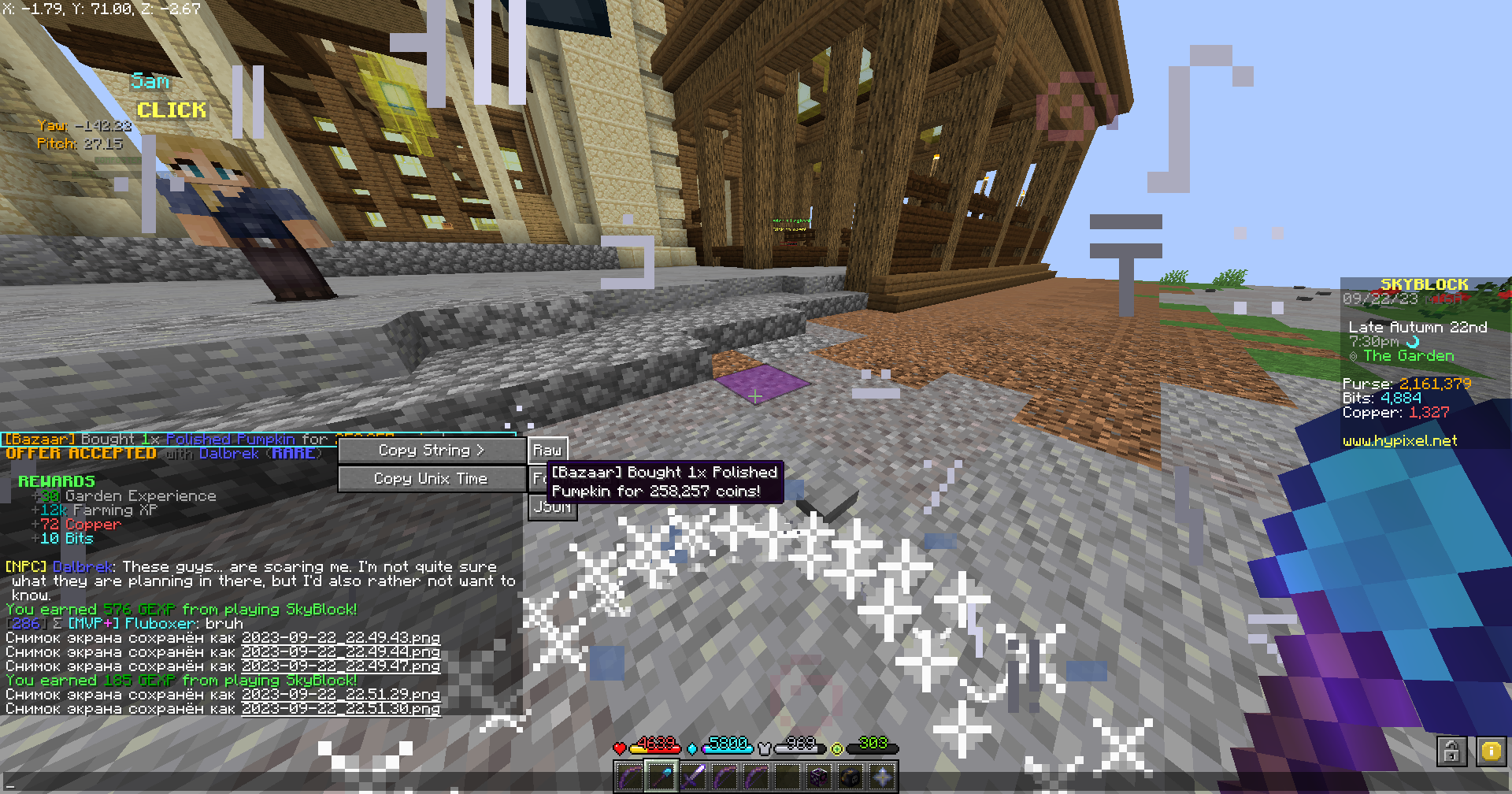This screenshot has height=794, width=1512.
Task: Click the www.hypixel.net link on the scoreboard
Action: pos(1400,441)
